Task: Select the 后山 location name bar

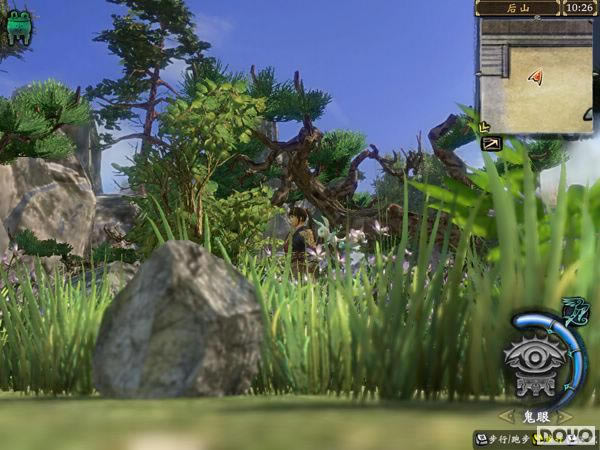Action: click(x=517, y=8)
